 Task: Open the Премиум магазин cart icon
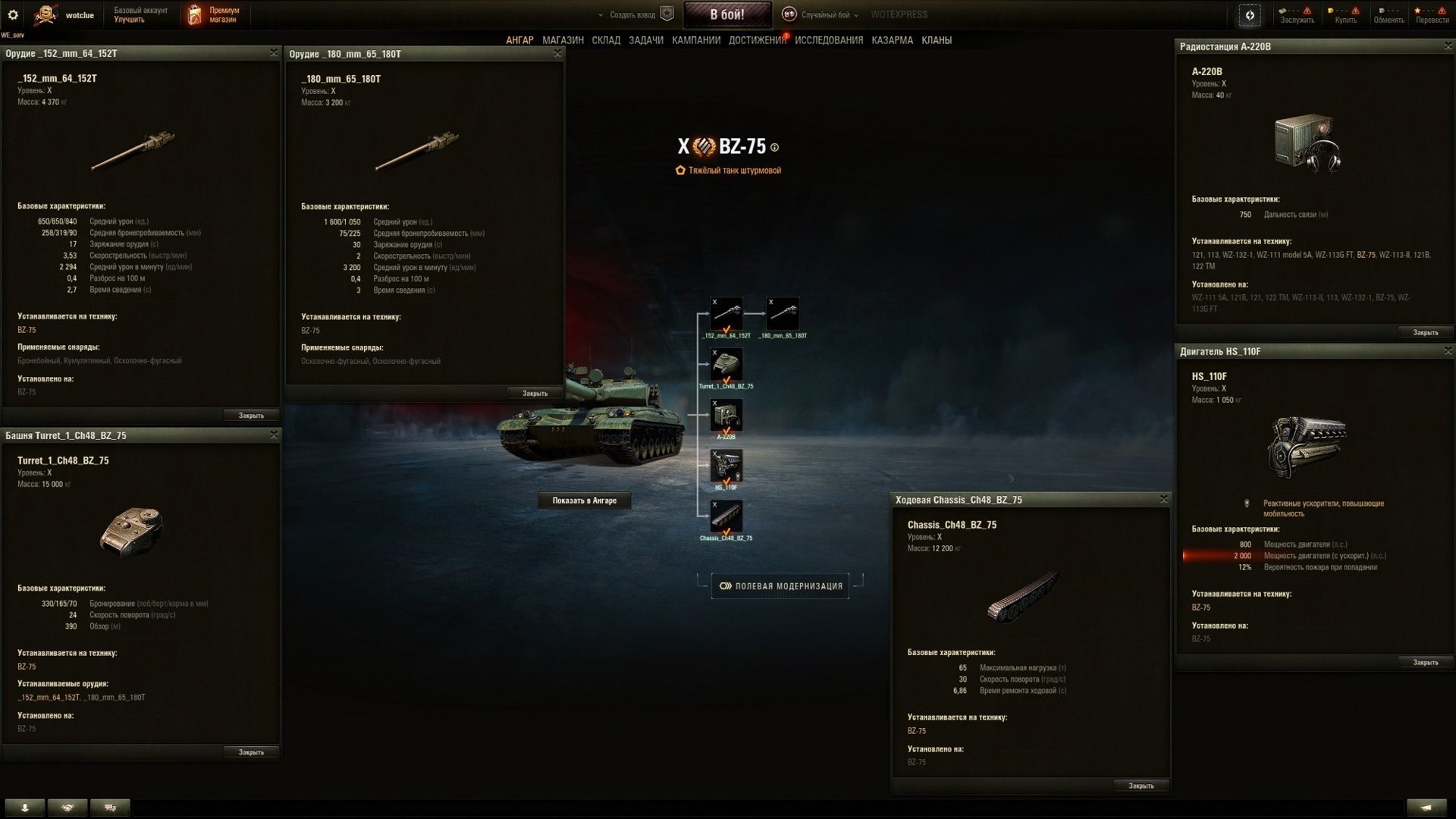(x=196, y=14)
